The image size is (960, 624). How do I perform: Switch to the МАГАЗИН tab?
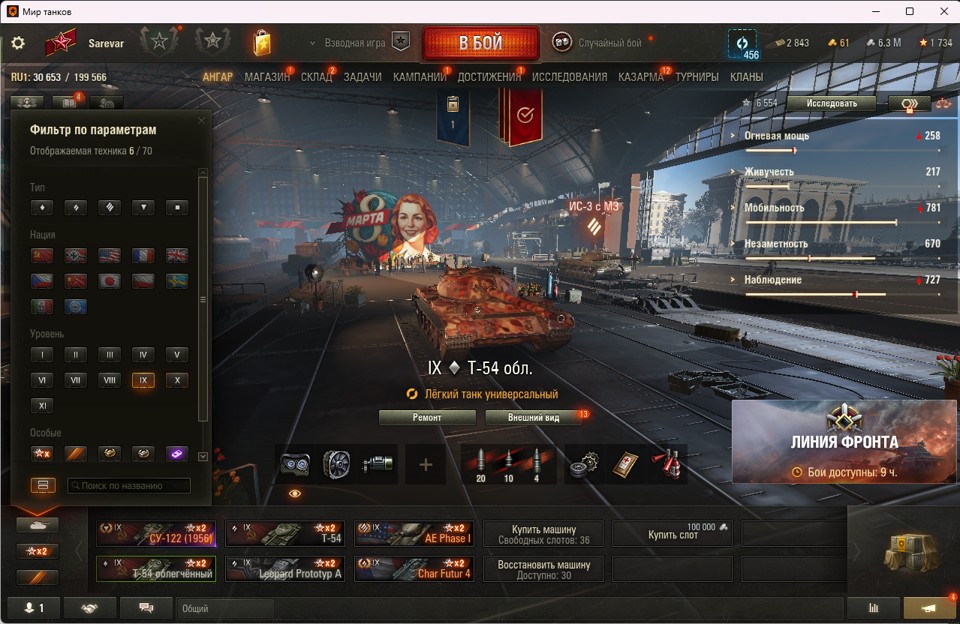click(x=267, y=77)
